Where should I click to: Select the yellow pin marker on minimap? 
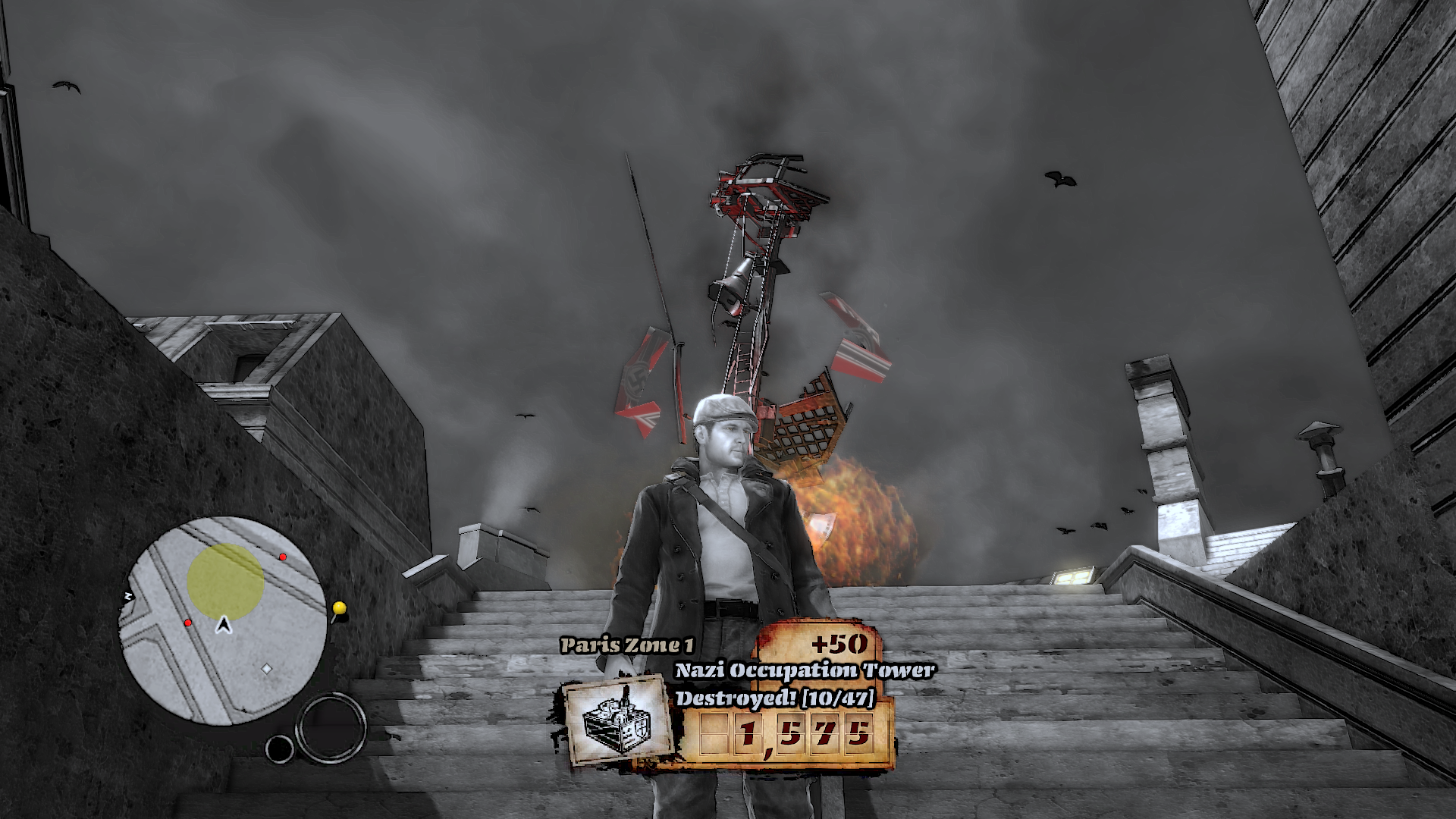click(339, 608)
